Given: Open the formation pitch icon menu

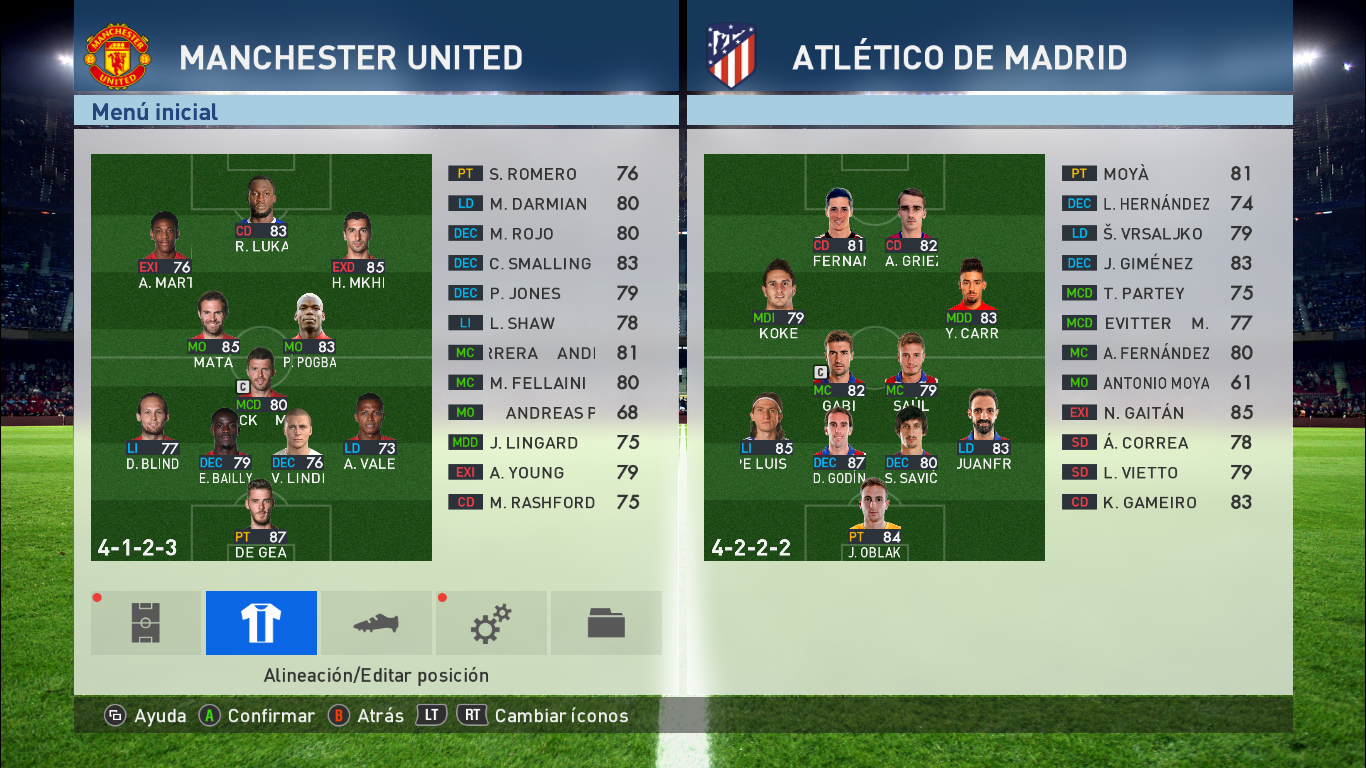Looking at the screenshot, I should pos(146,623).
